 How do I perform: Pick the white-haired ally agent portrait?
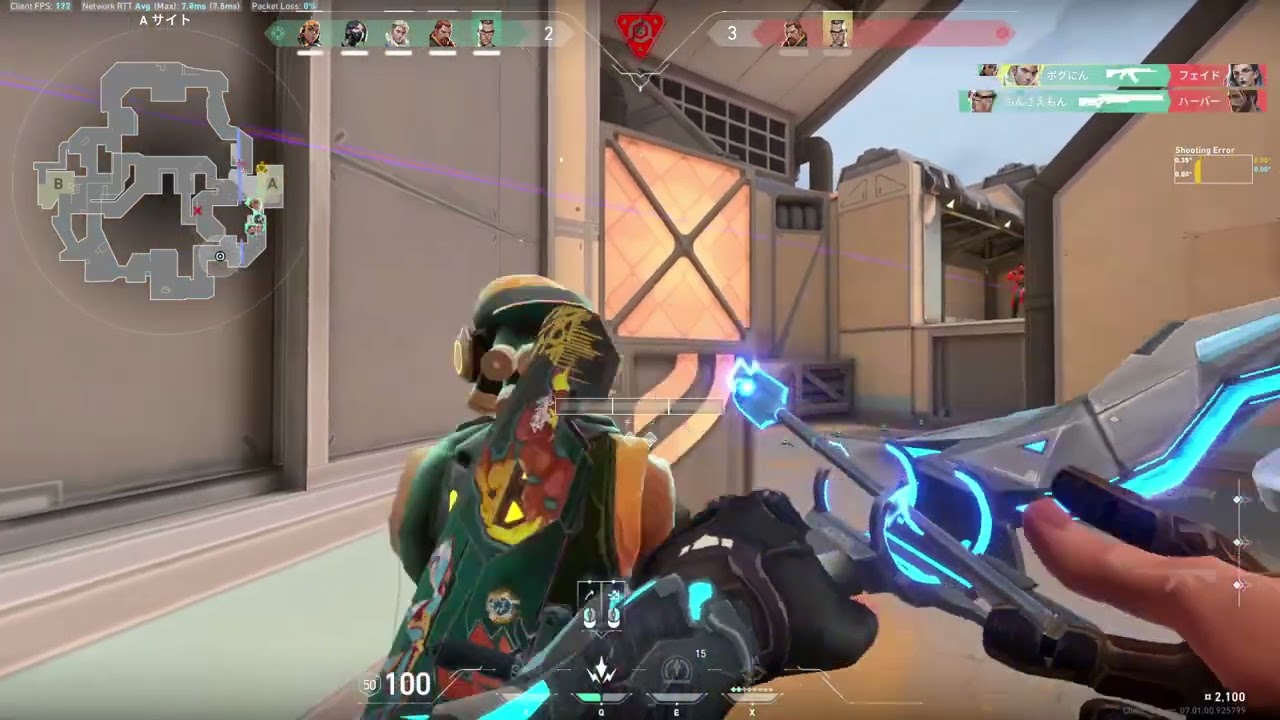point(398,34)
